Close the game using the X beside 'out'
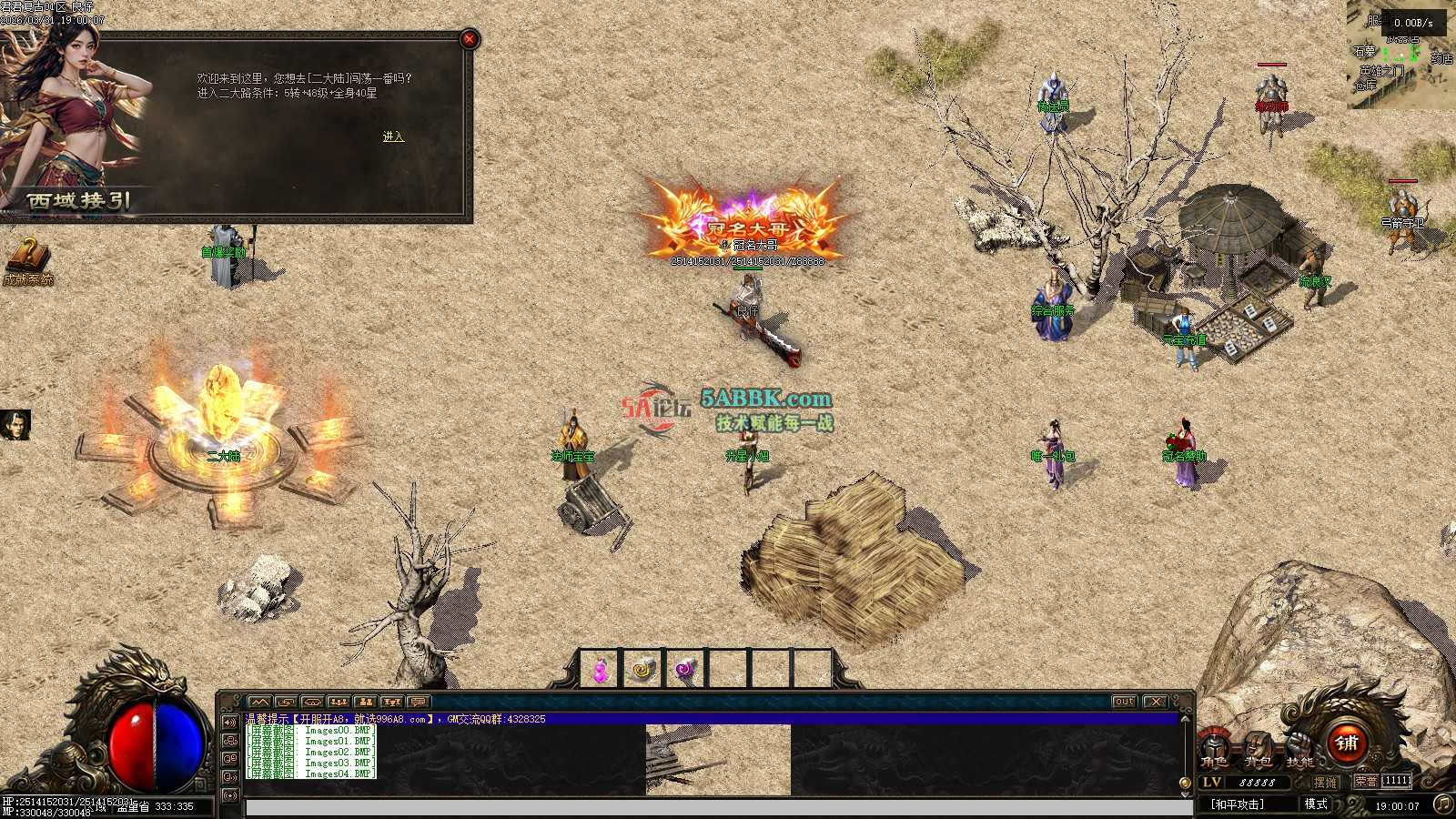 pyautogui.click(x=1155, y=702)
